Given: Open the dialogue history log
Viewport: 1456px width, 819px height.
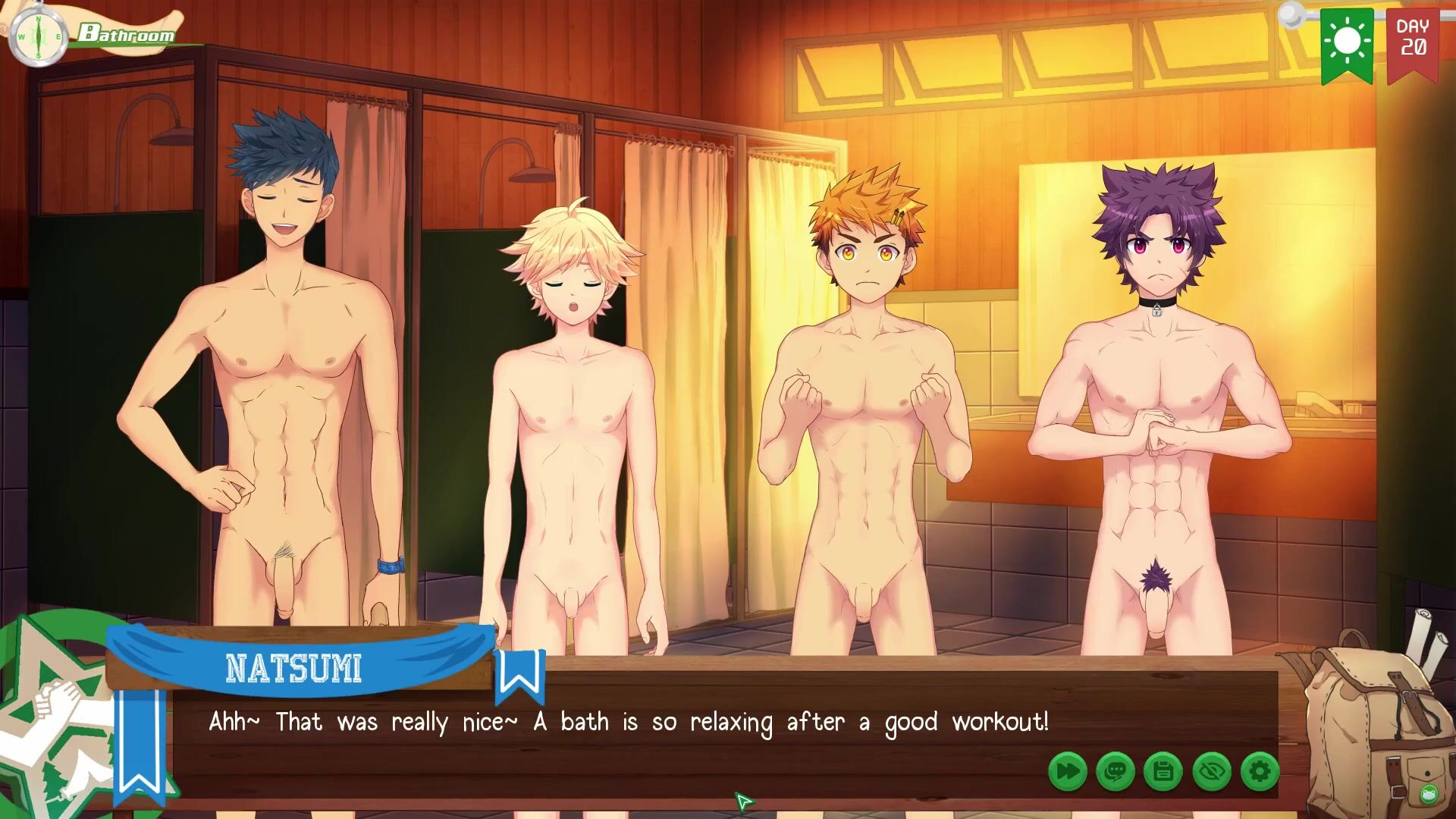Looking at the screenshot, I should [x=1116, y=772].
